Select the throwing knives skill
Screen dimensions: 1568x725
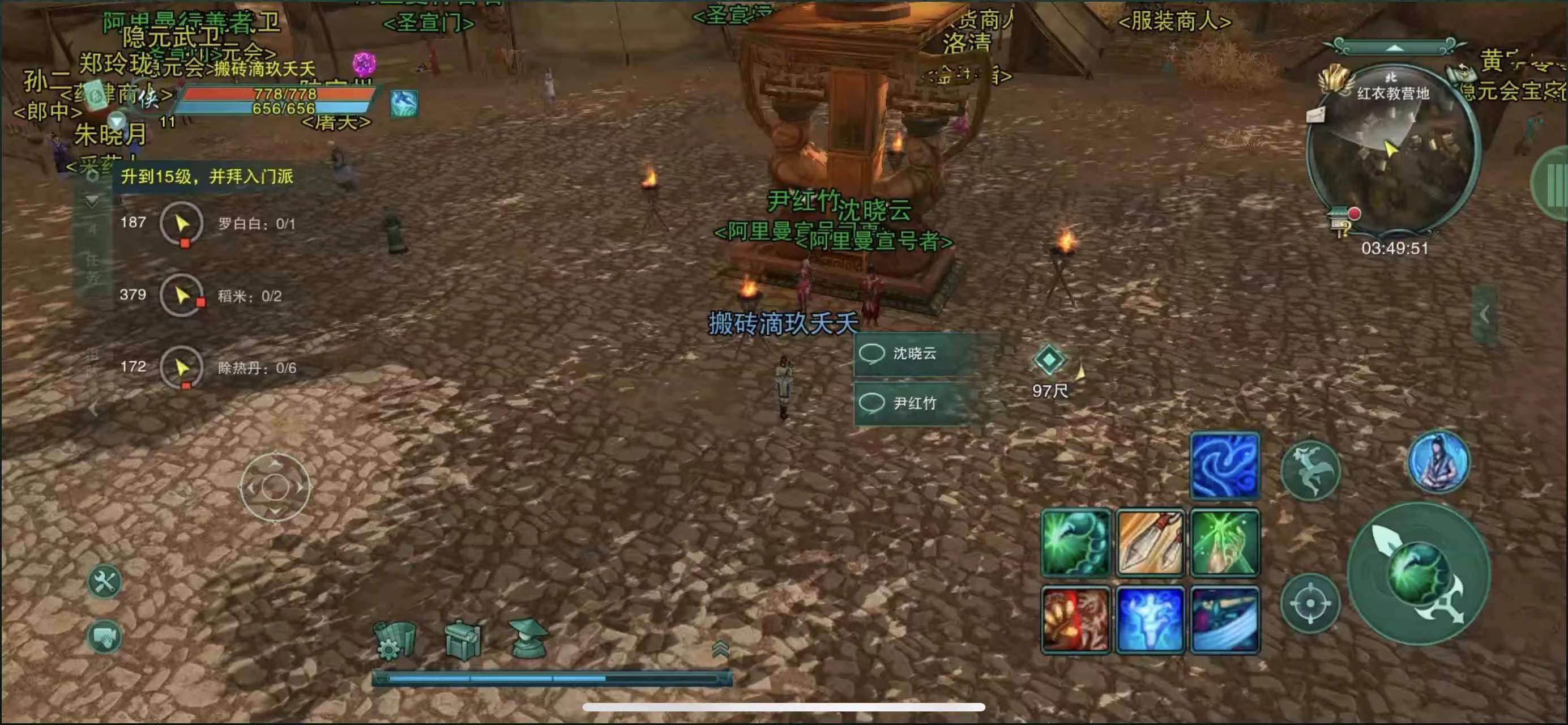pyautogui.click(x=1150, y=543)
